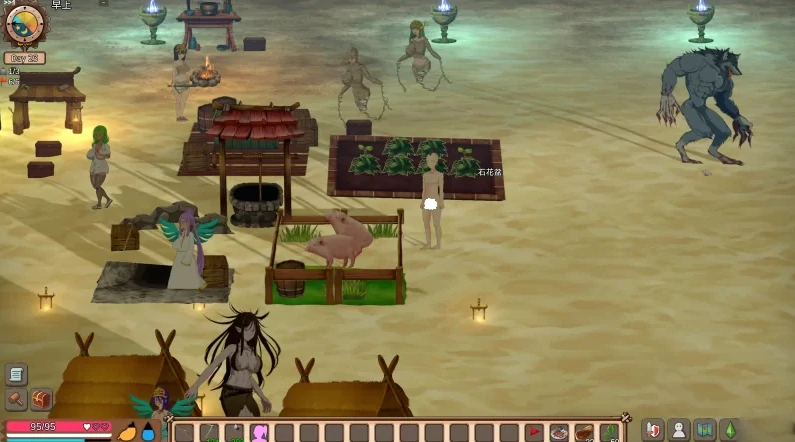This screenshot has height=442, width=795.
Task: Open the hammer crafting menu
Action: coord(16,399)
